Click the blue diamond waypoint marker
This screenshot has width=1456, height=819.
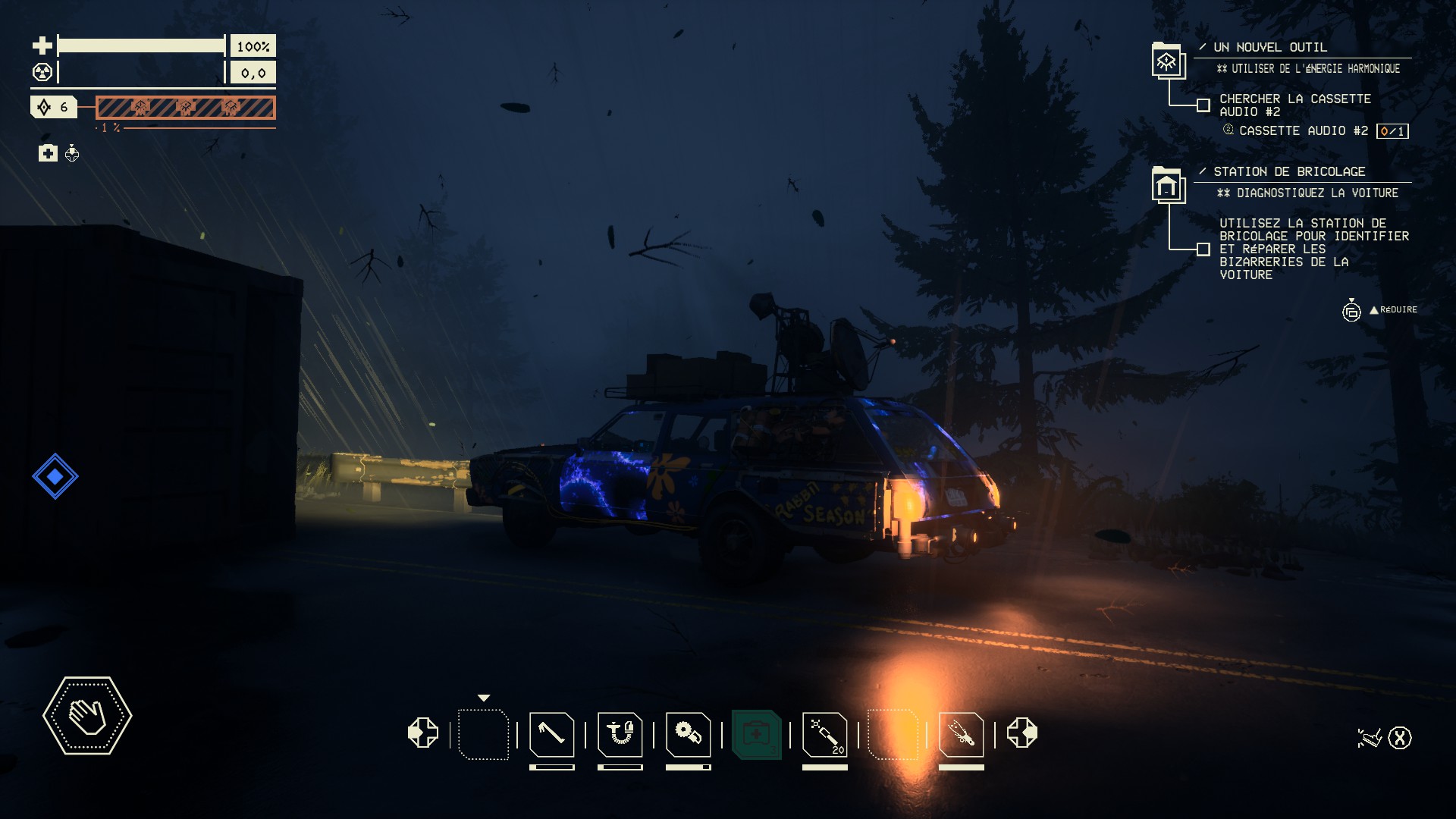(55, 476)
